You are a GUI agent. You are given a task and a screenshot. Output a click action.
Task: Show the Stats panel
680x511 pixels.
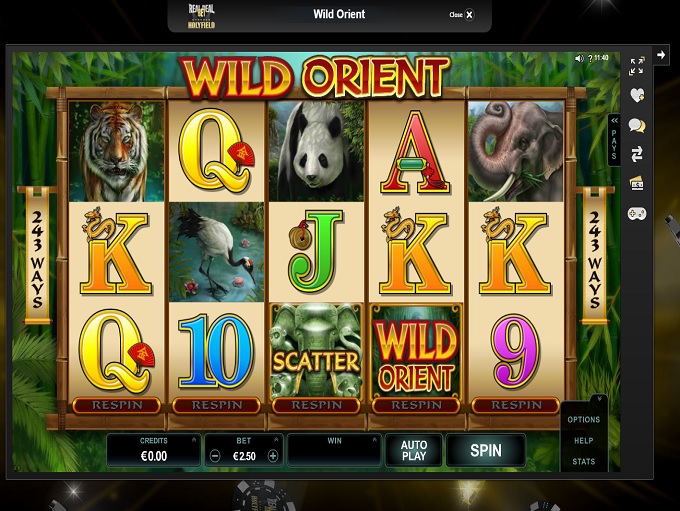click(x=584, y=462)
